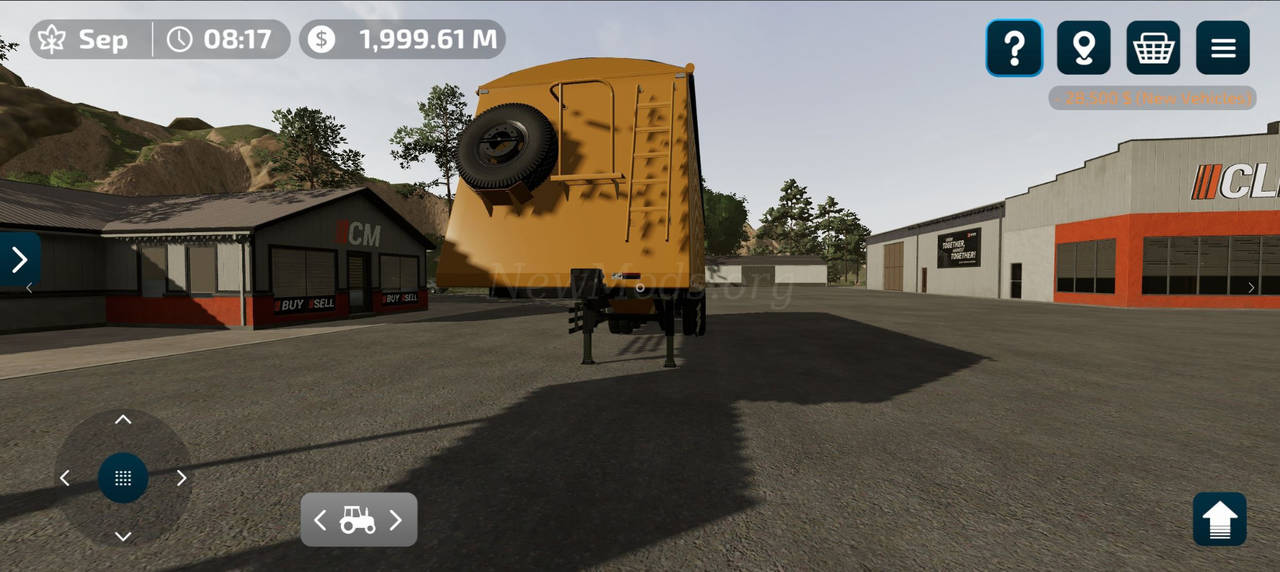Open the map with the location pin icon
The image size is (1280, 572).
tap(1083, 48)
